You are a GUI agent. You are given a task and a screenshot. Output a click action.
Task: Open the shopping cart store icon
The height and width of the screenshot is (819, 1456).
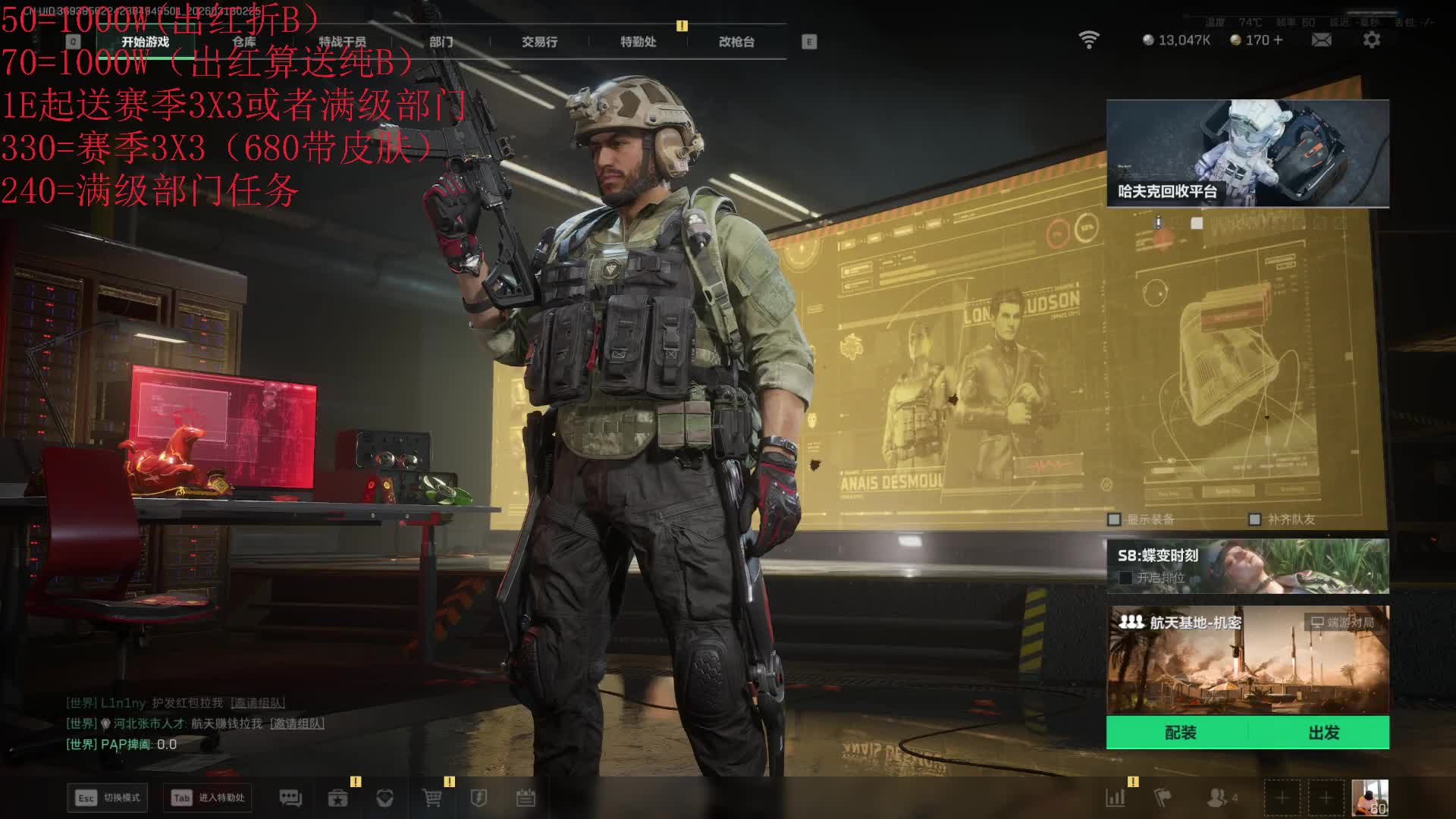coord(431,798)
